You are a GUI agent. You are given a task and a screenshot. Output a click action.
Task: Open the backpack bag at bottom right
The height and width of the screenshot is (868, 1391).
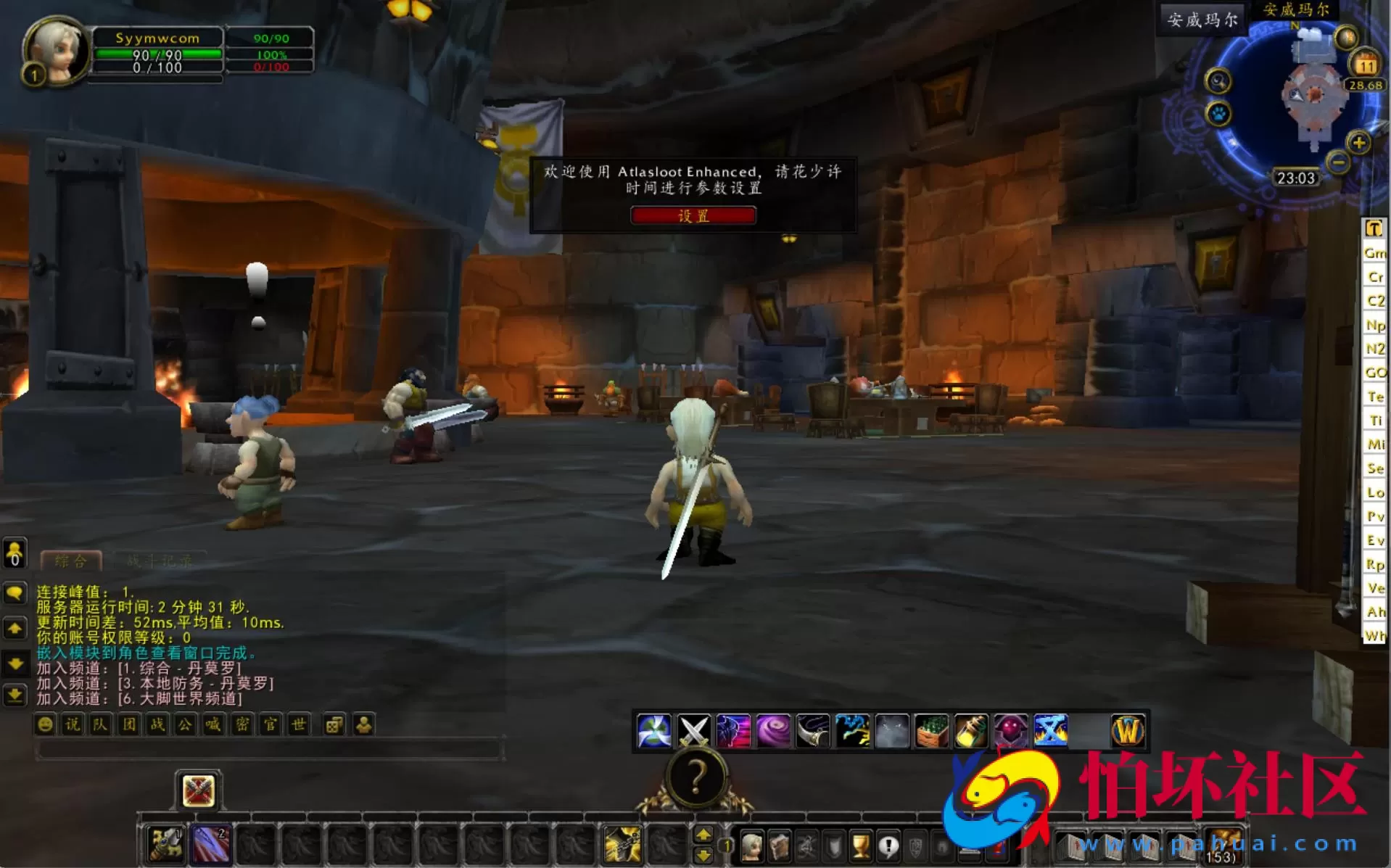tap(1223, 846)
